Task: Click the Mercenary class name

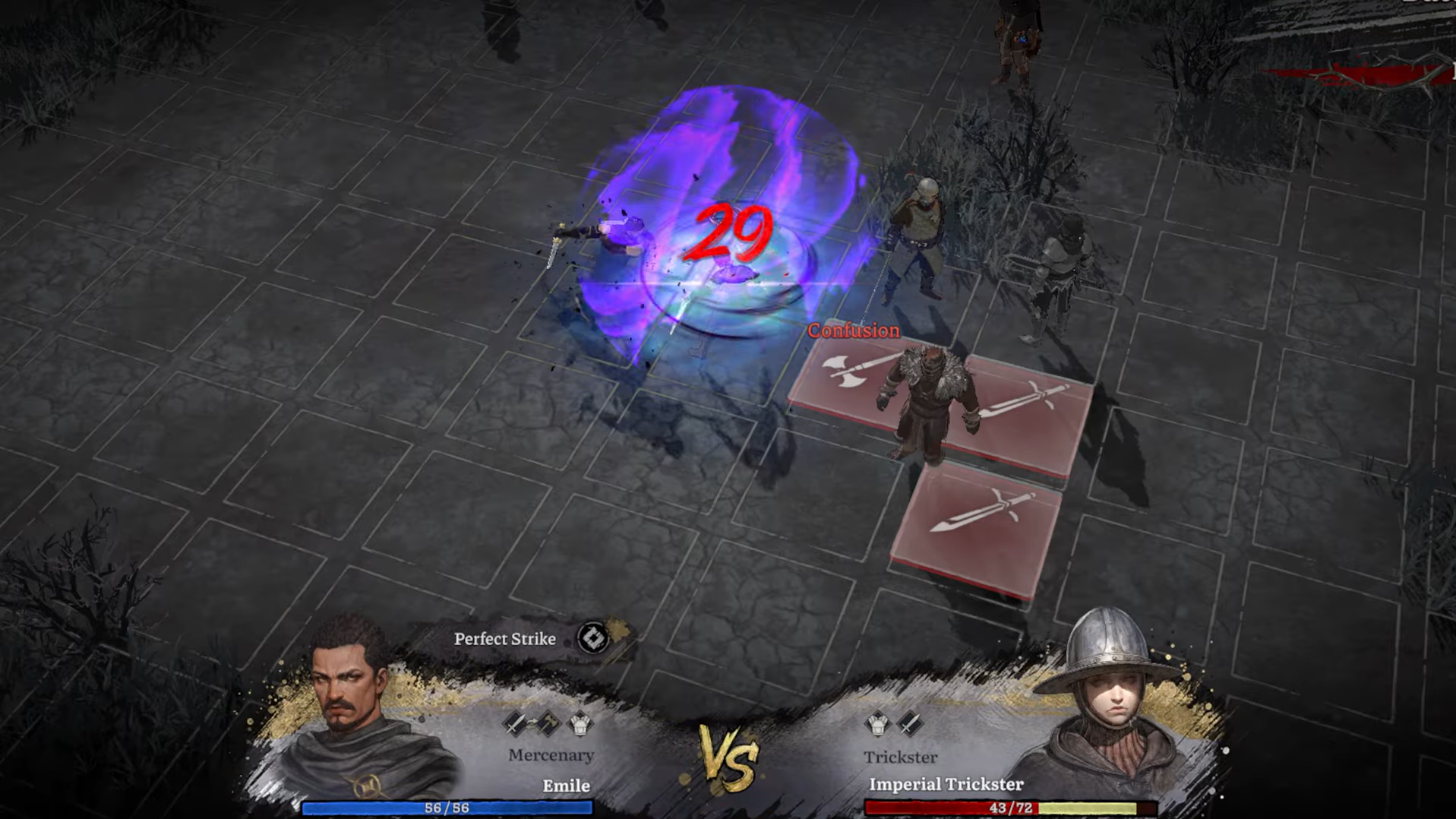Action: point(551,755)
